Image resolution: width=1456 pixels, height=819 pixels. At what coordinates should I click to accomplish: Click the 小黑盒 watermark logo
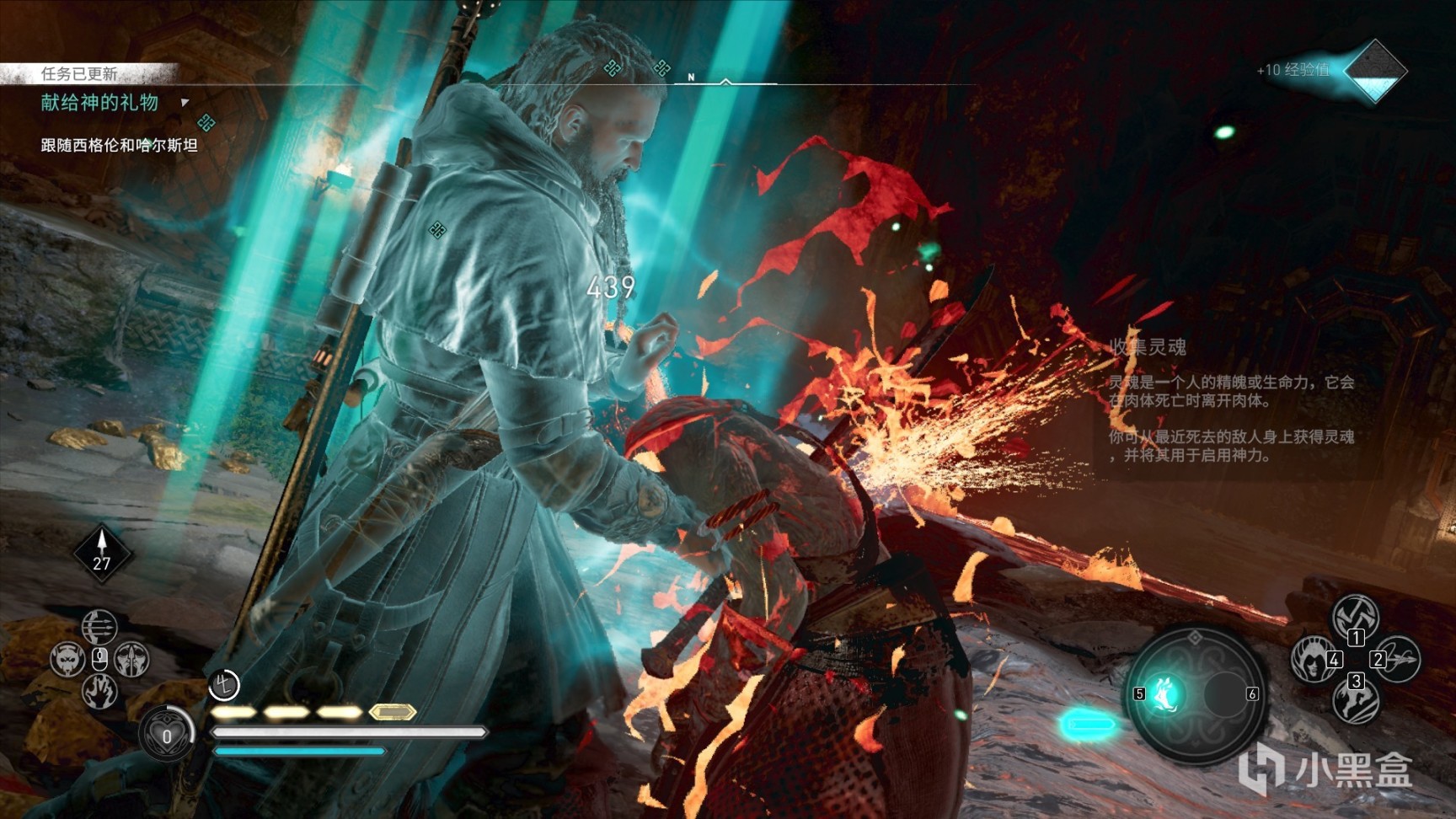tap(1325, 769)
